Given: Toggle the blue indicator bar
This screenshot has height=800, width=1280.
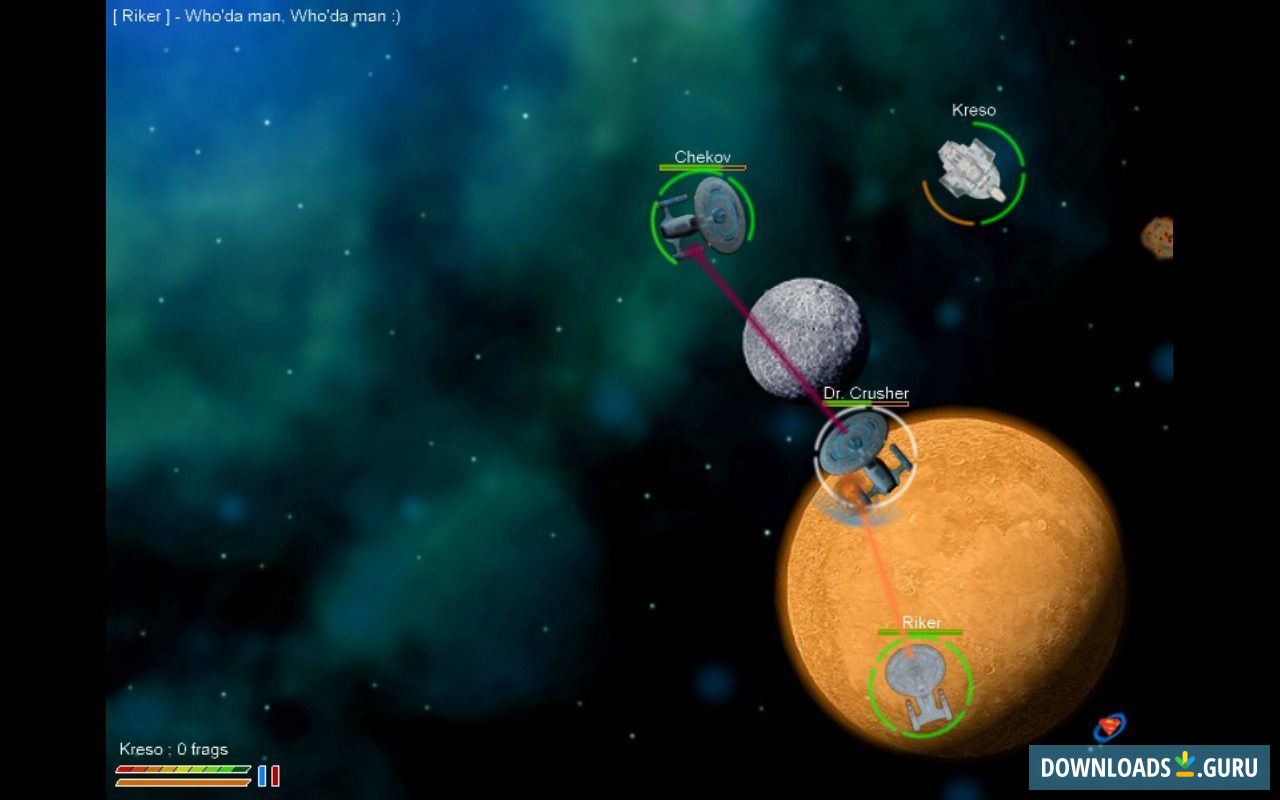Looking at the screenshot, I should tap(261, 775).
